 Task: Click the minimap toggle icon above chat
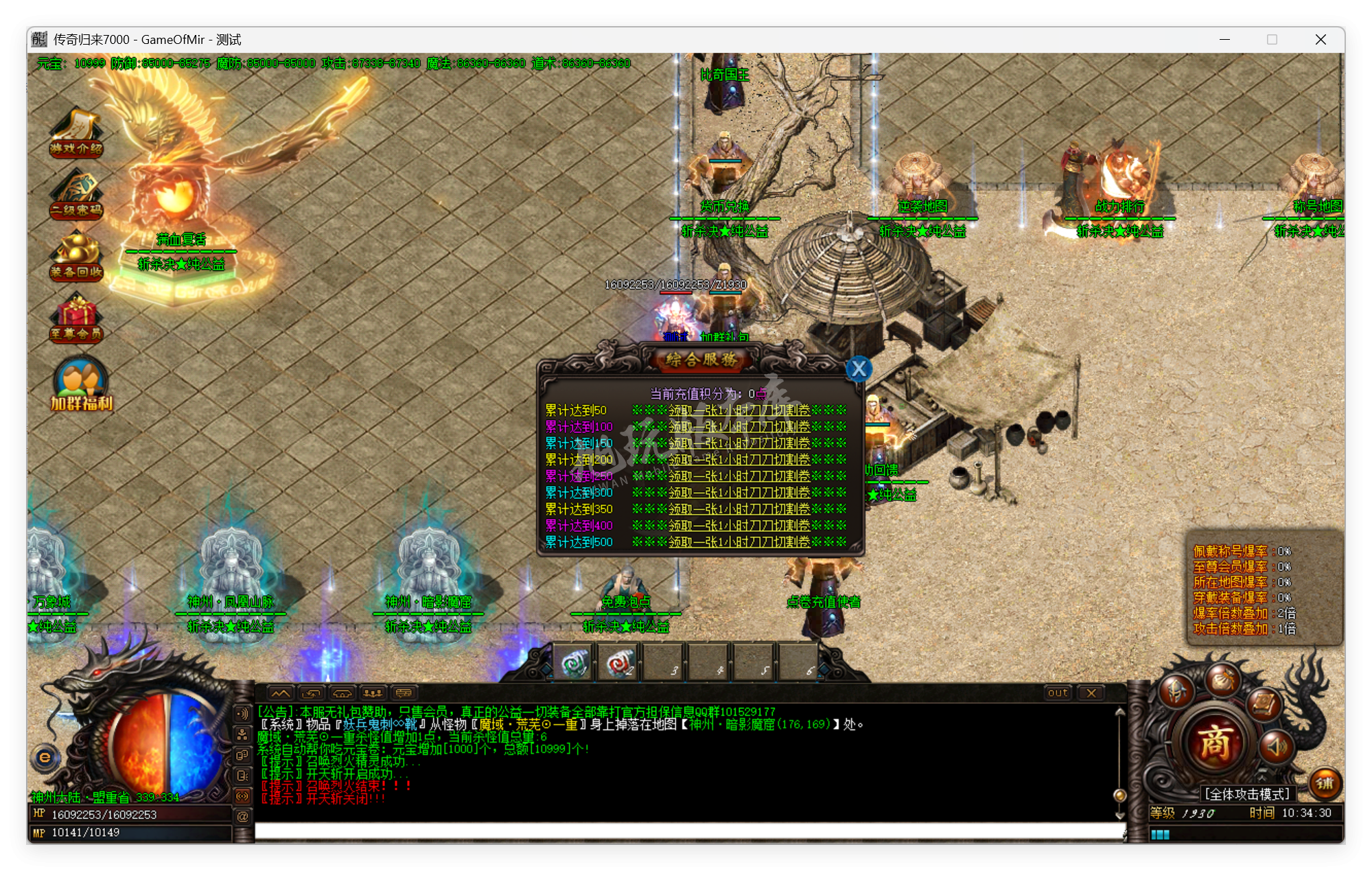pyautogui.click(x=281, y=694)
